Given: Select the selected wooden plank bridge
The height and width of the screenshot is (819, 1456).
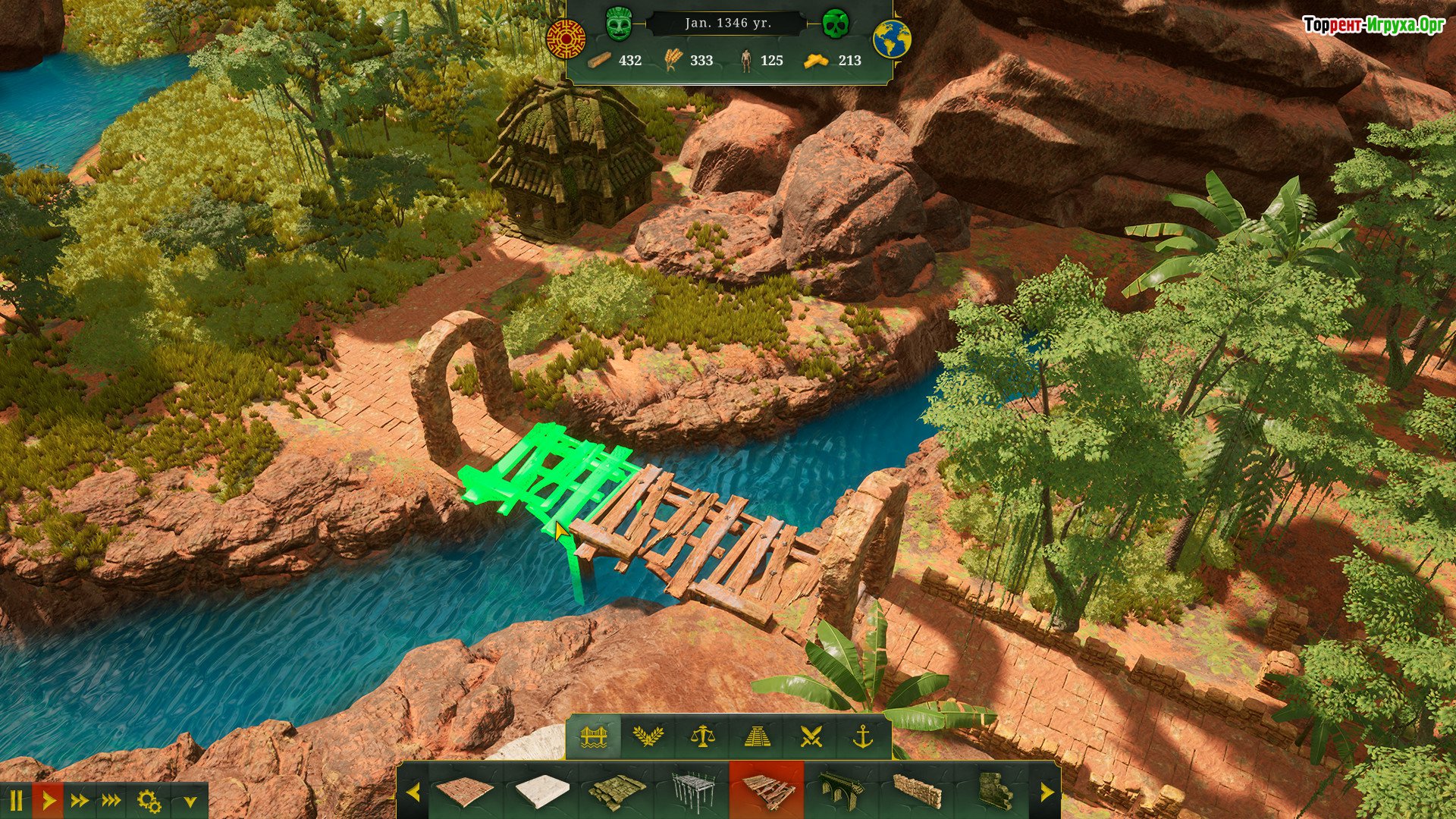Looking at the screenshot, I should coord(767,792).
